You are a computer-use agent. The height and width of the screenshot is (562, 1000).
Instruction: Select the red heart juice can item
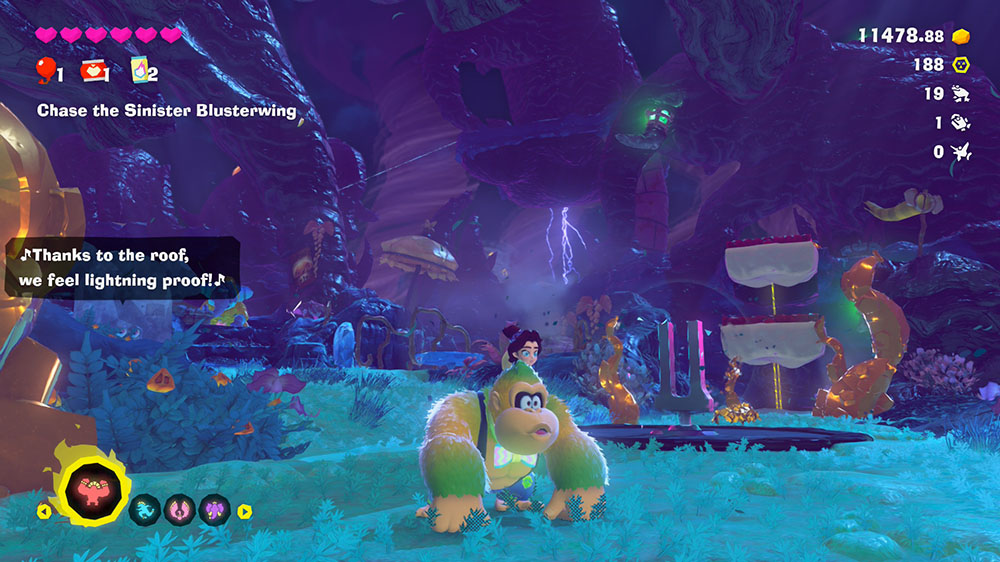point(93,69)
